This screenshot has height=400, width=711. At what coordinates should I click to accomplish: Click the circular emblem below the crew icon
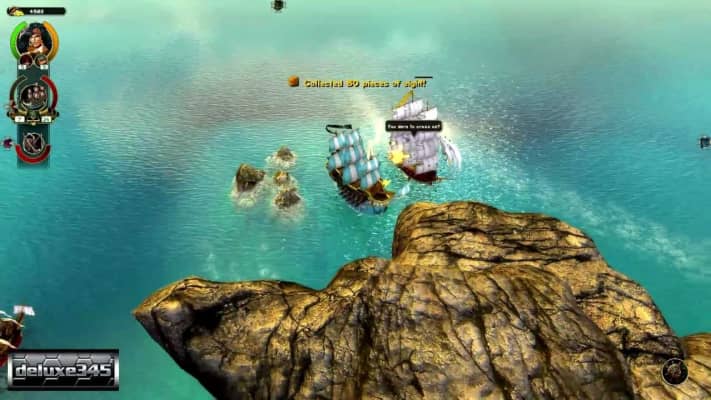pyautogui.click(x=33, y=142)
